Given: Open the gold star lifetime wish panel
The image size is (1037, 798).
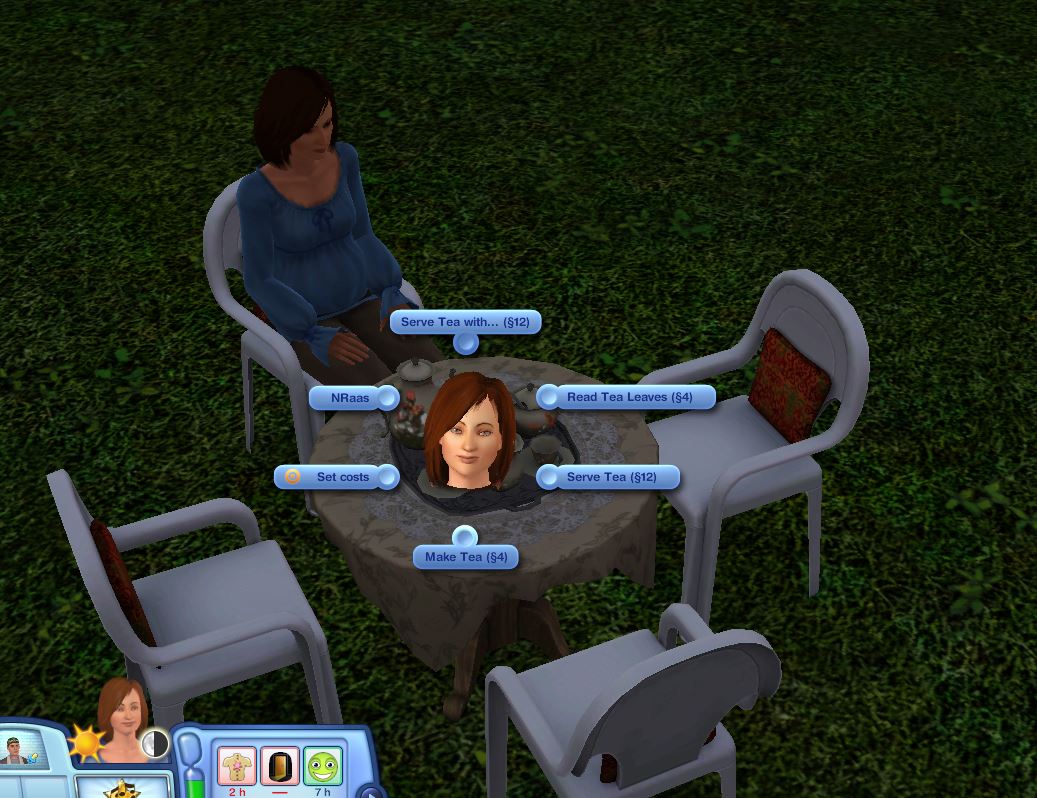Looking at the screenshot, I should [x=121, y=788].
